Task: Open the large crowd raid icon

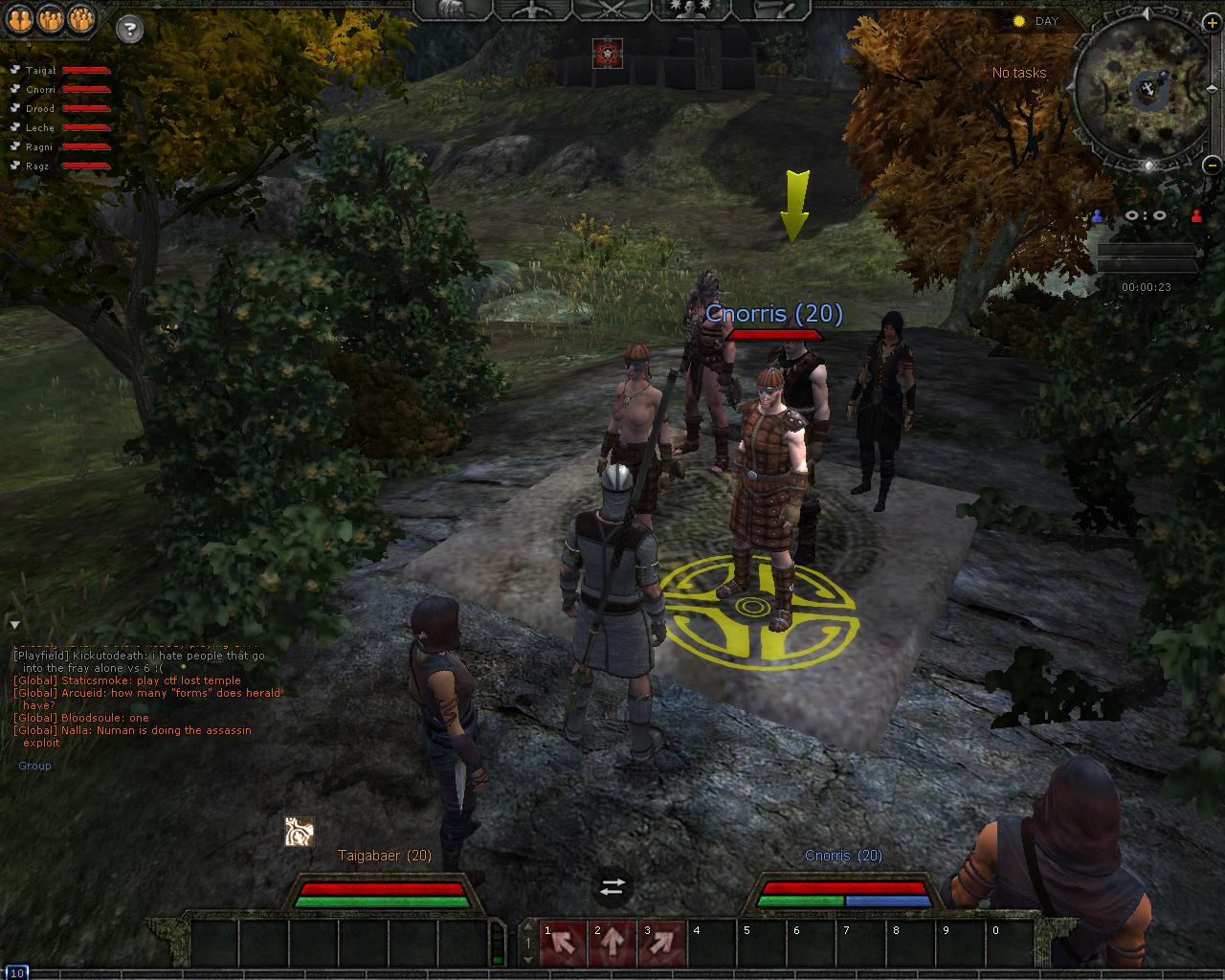Action: (x=82, y=19)
